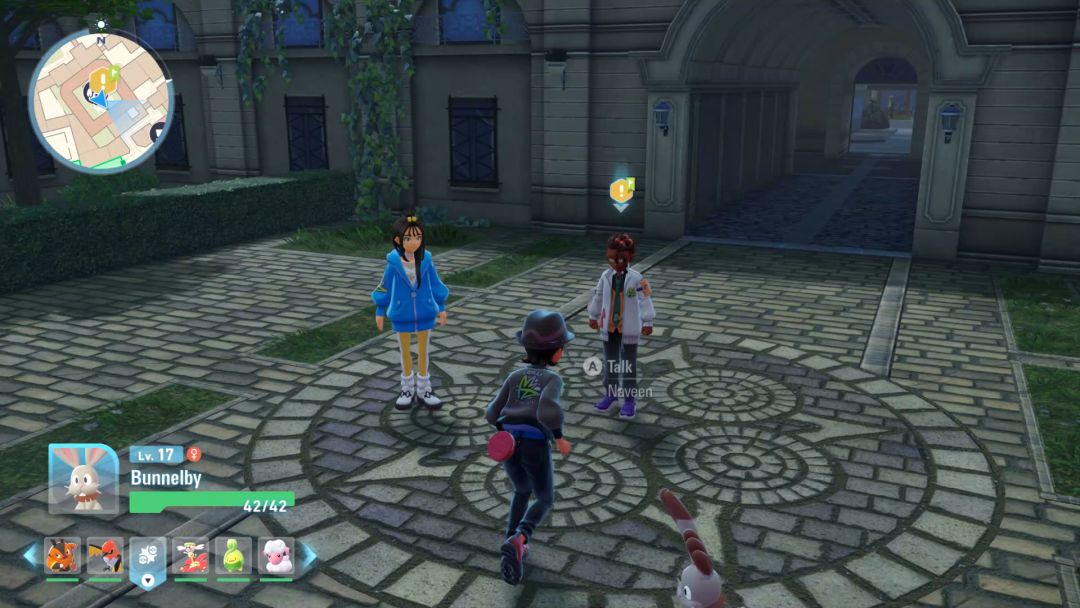Click the left arrow of party bar
Image resolution: width=1080 pixels, height=608 pixels.
[30, 556]
